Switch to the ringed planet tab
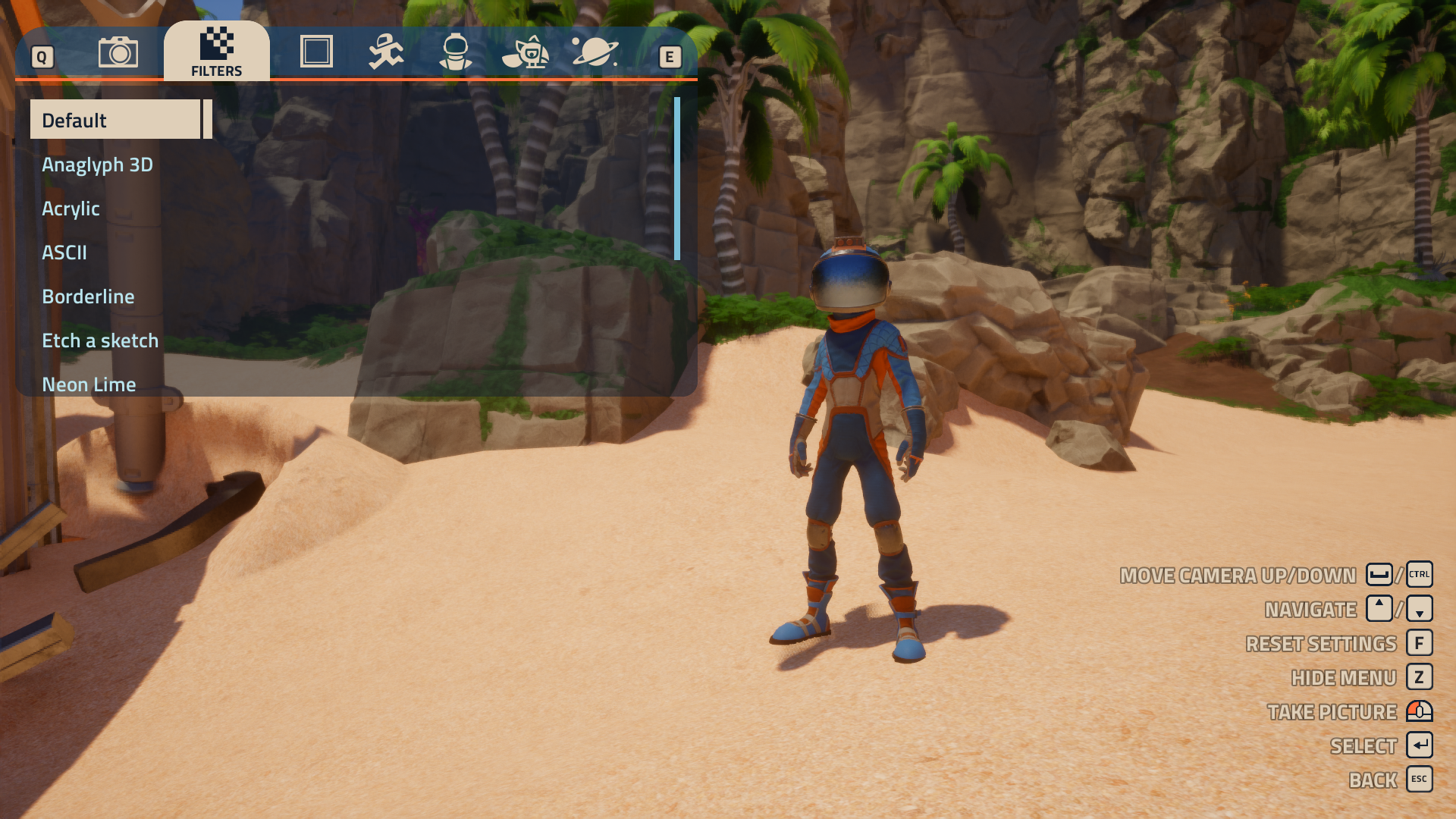The image size is (1456, 819). (x=595, y=52)
